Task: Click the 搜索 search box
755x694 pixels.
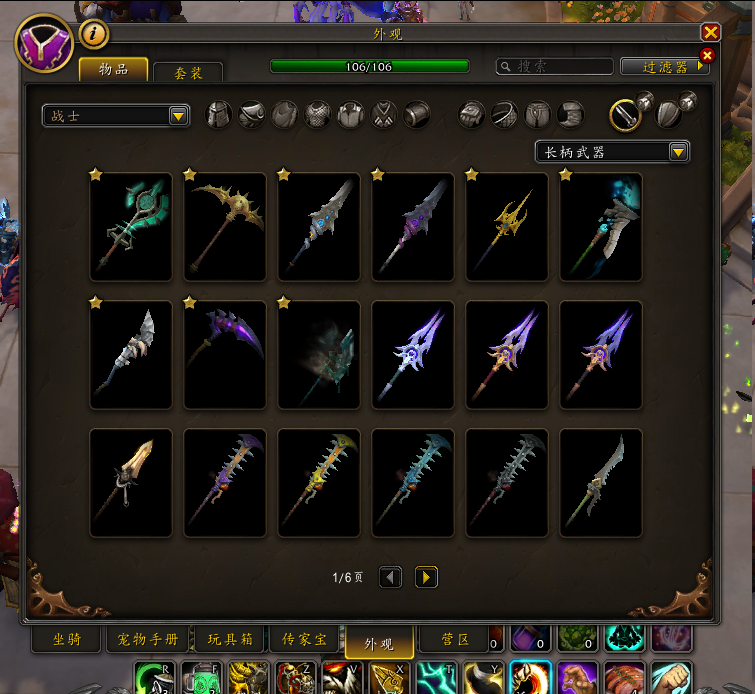Action: click(x=556, y=66)
